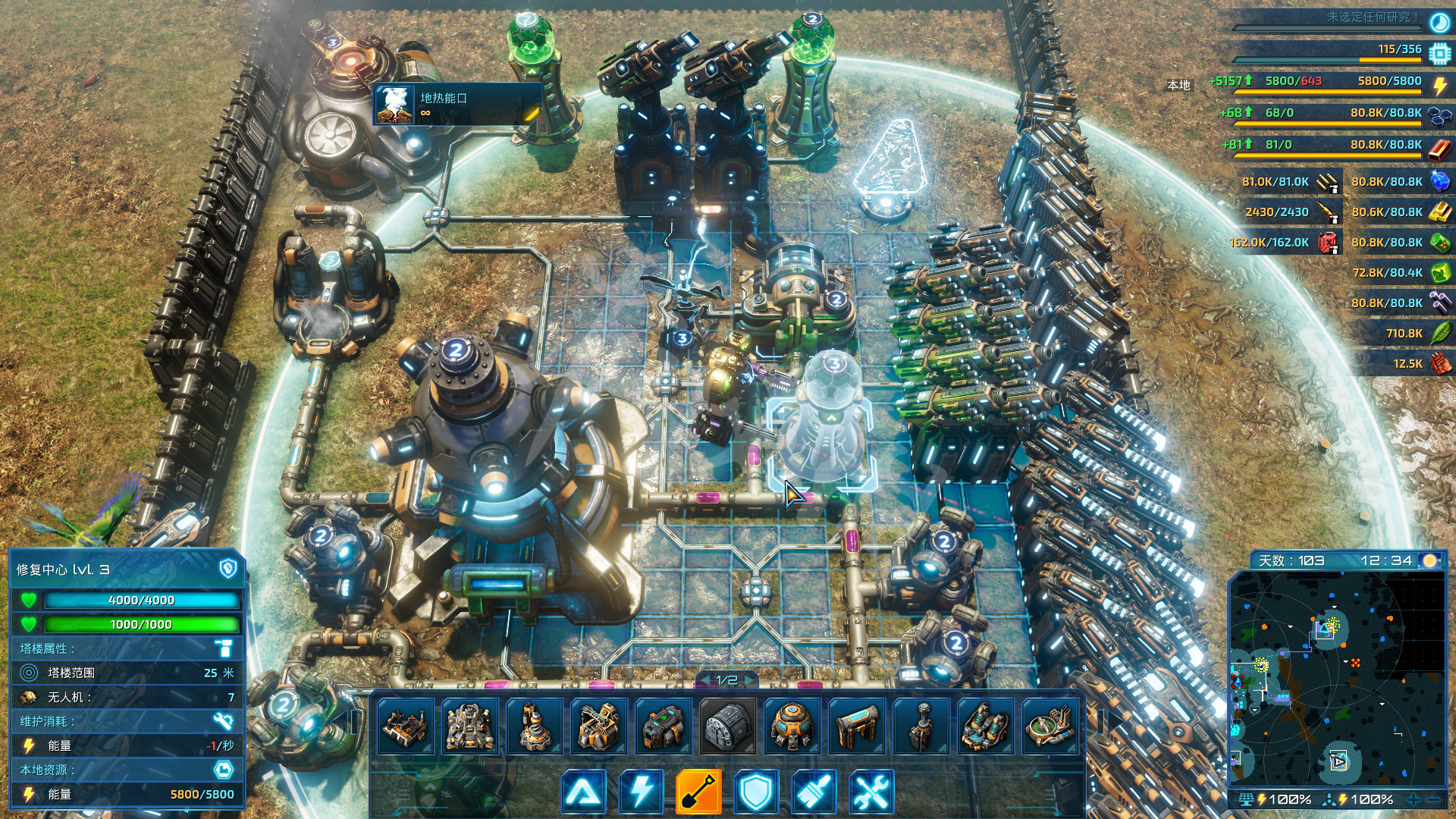Screen dimensions: 1456x819
Task: Switch to the lightning bolt energy category
Action: click(642, 792)
